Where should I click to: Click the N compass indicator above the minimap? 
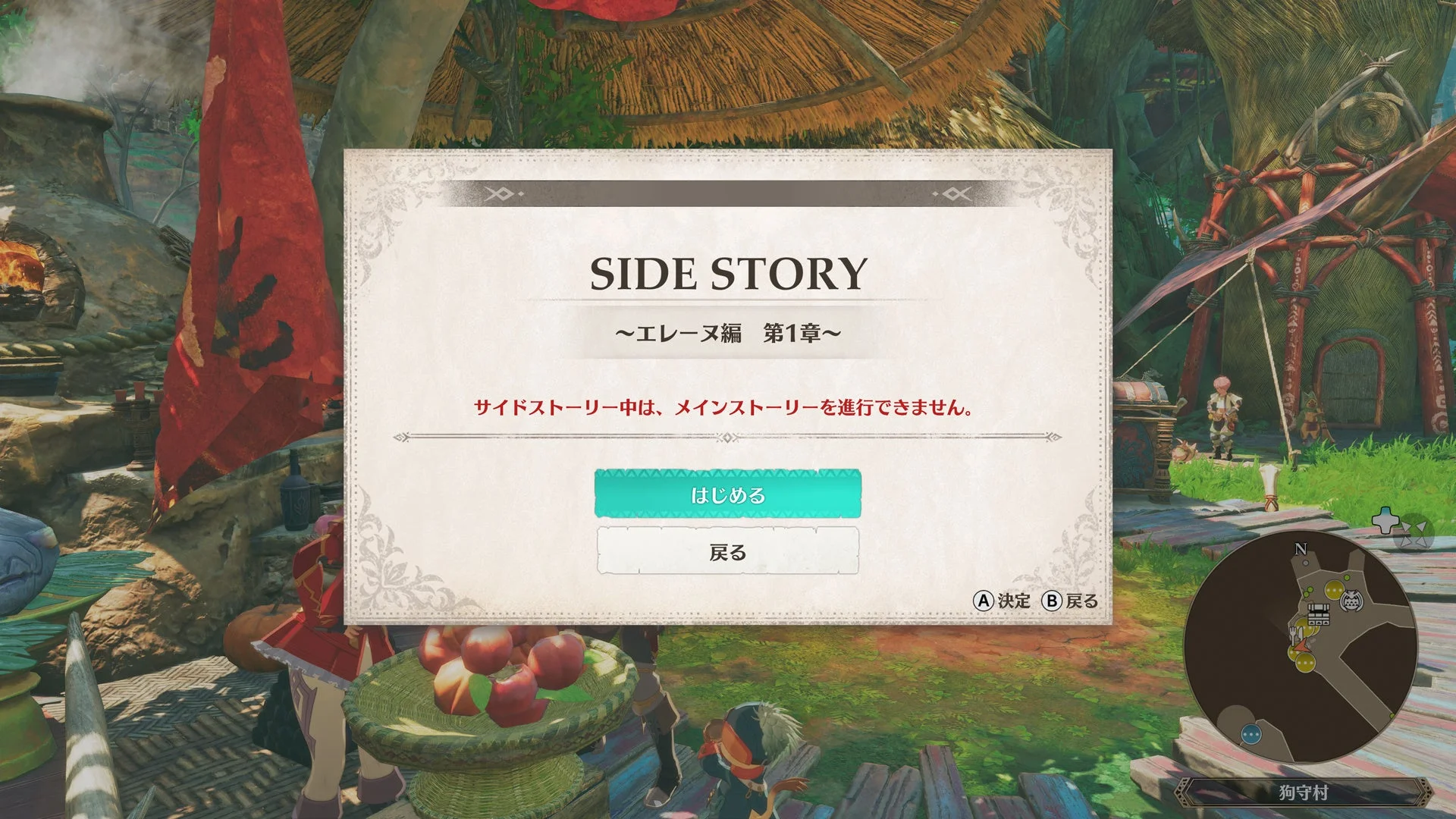click(x=1300, y=548)
